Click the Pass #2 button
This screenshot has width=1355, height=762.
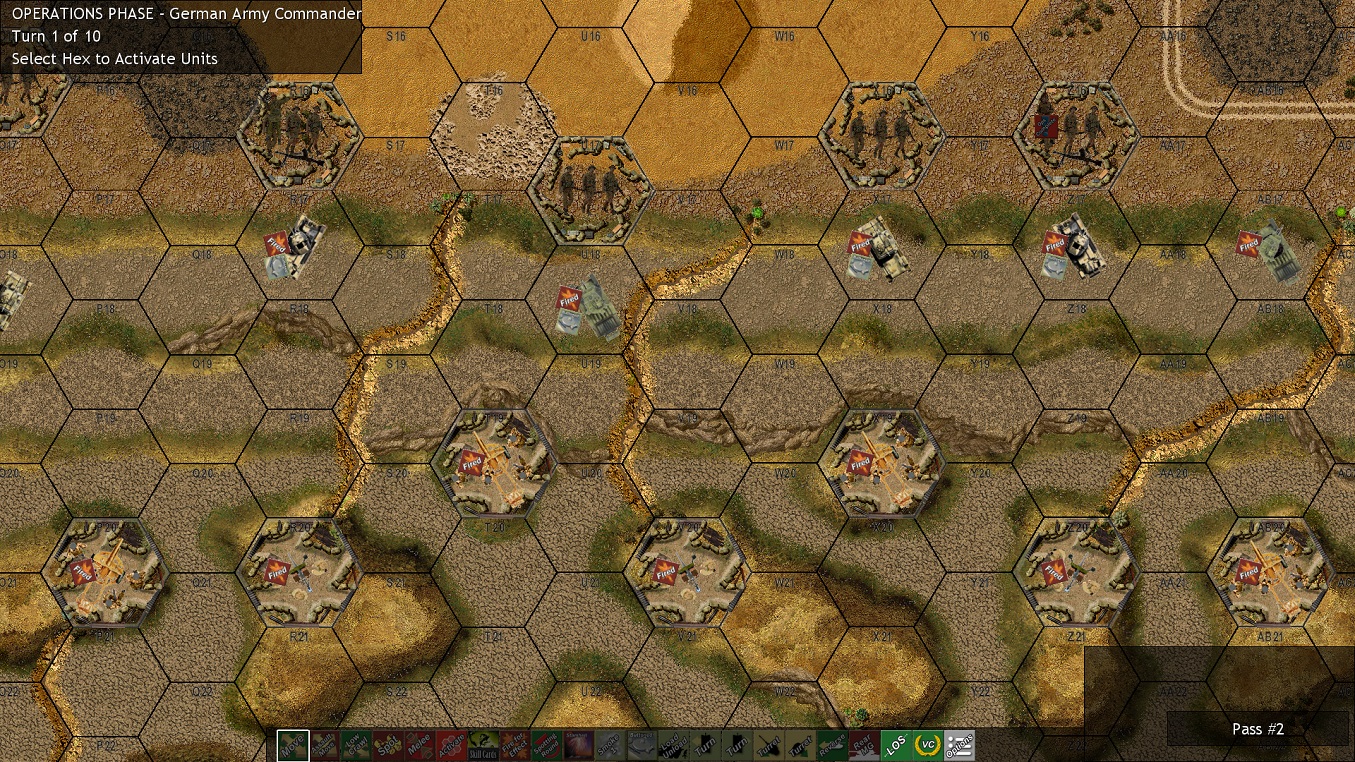[1257, 729]
